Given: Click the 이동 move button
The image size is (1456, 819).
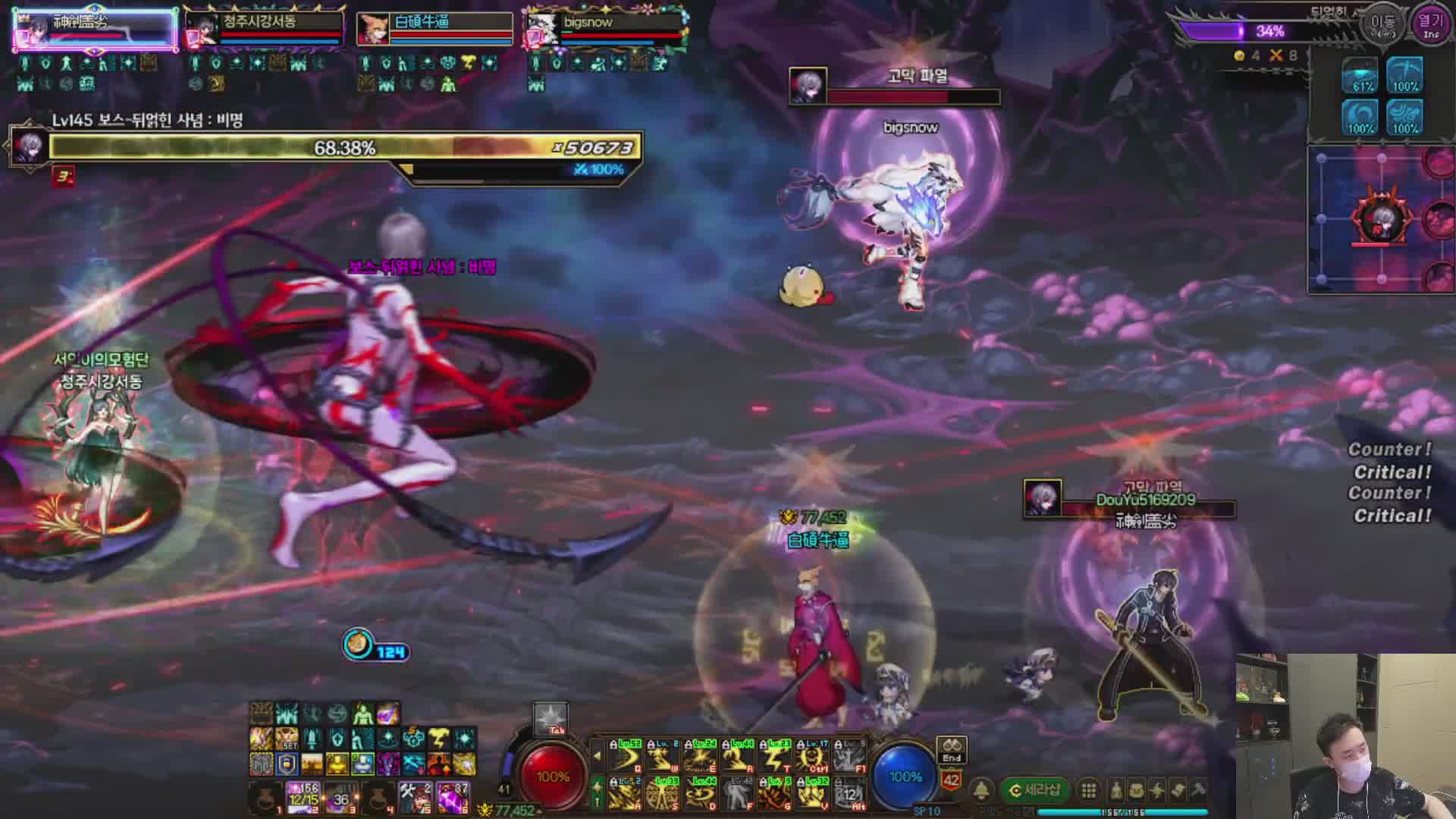Looking at the screenshot, I should (x=1382, y=23).
